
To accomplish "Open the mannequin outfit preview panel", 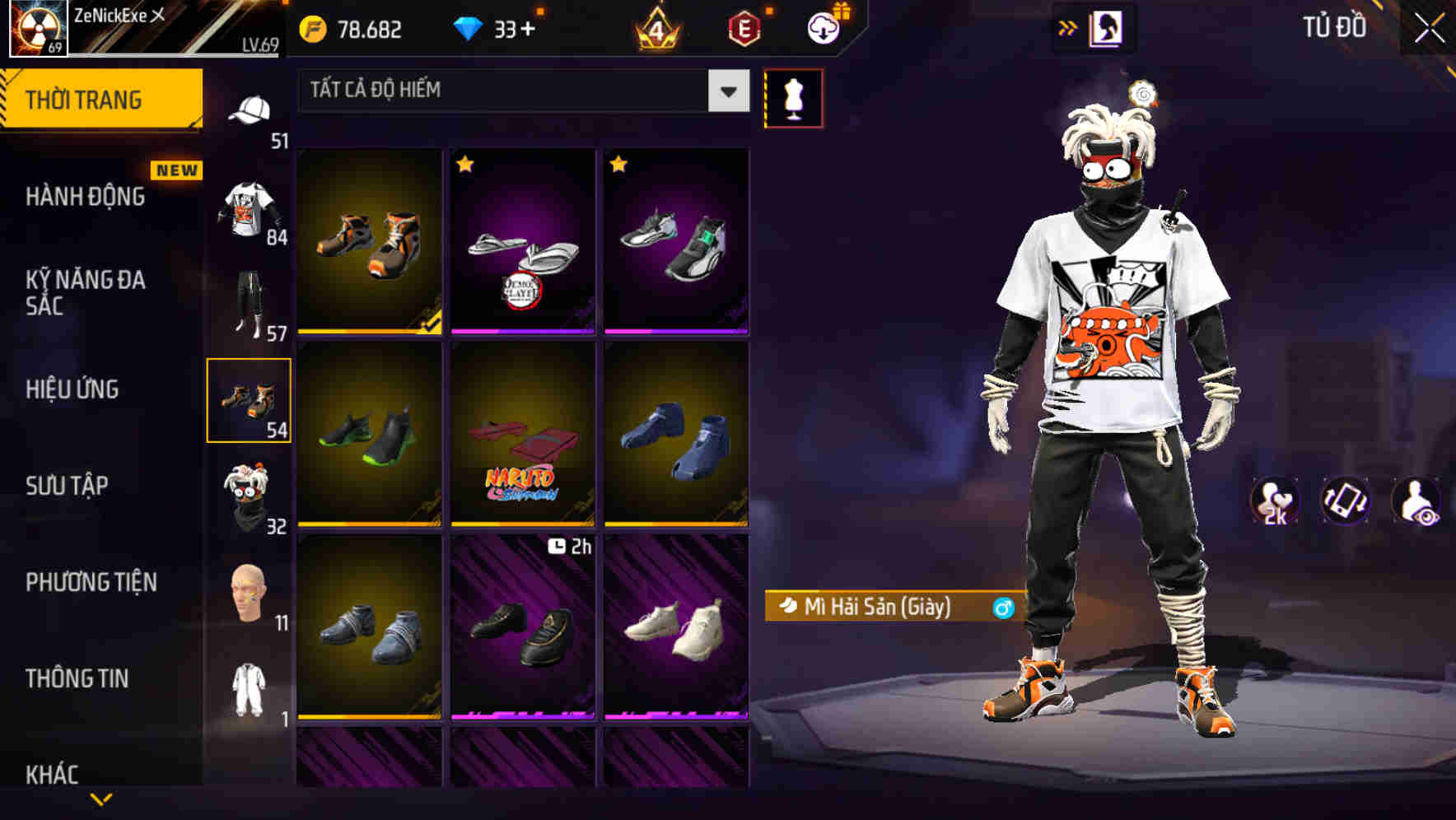I will click(x=794, y=97).
